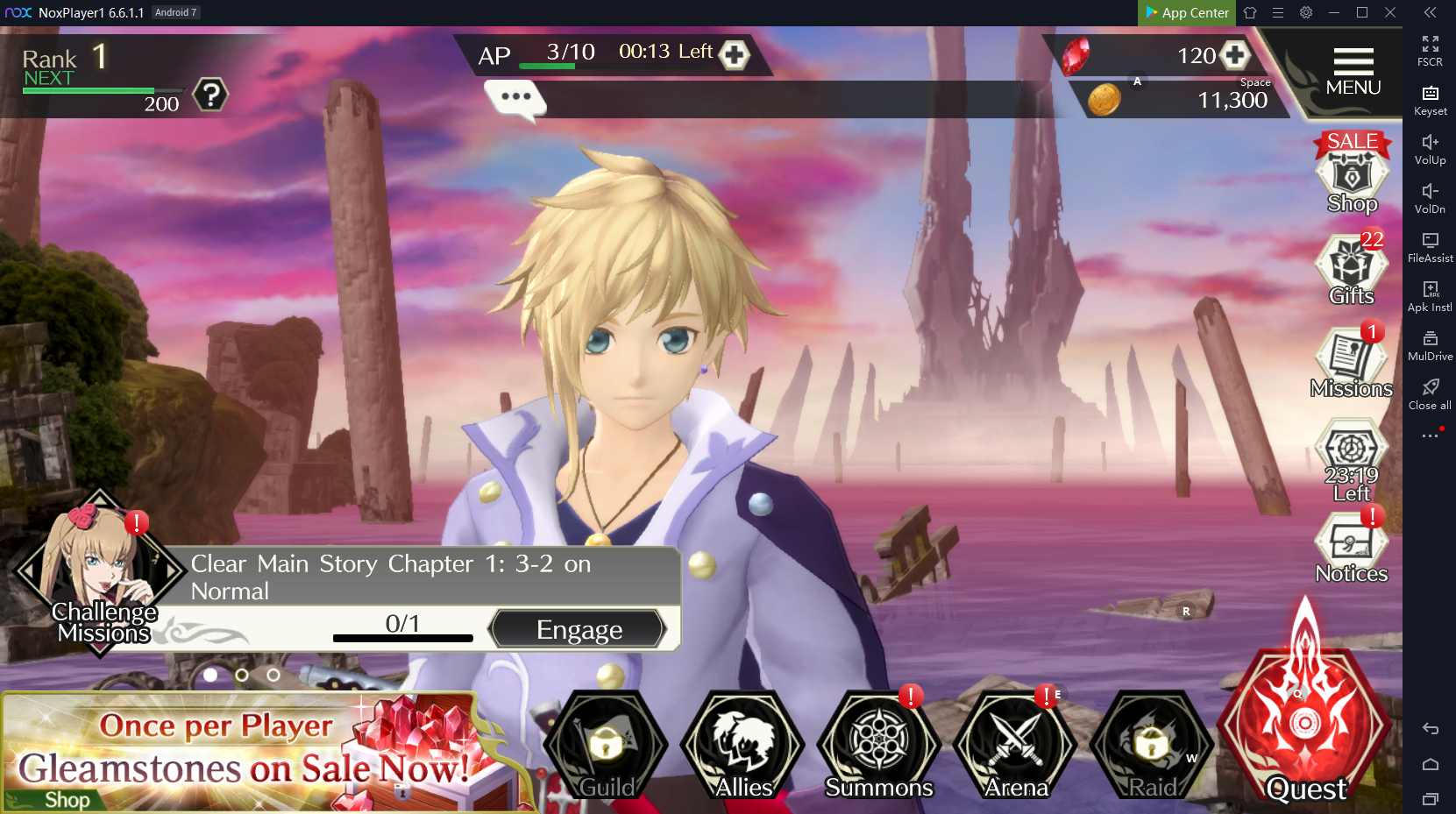Add more AP with plus button
The image size is (1456, 814).
click(x=734, y=55)
